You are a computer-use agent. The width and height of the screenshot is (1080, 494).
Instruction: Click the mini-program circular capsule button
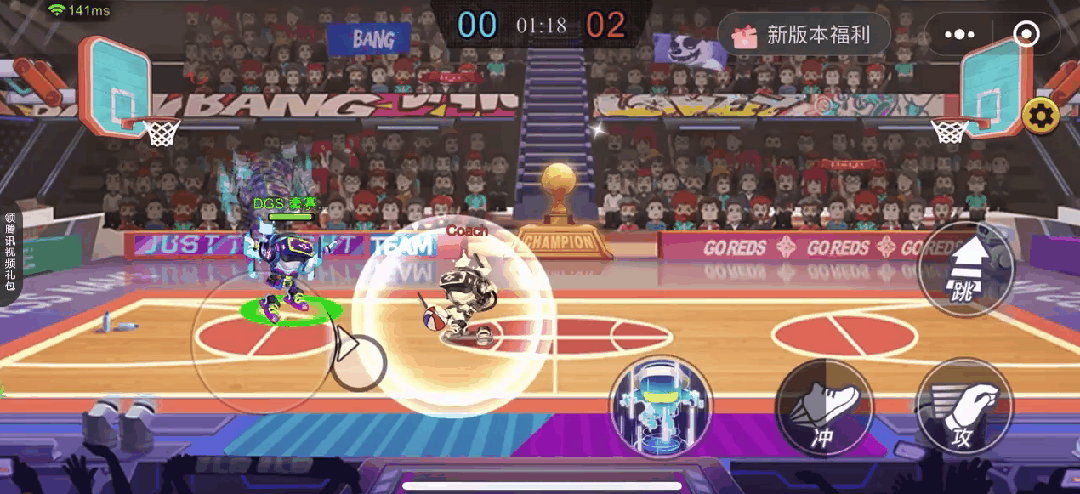coord(1026,36)
